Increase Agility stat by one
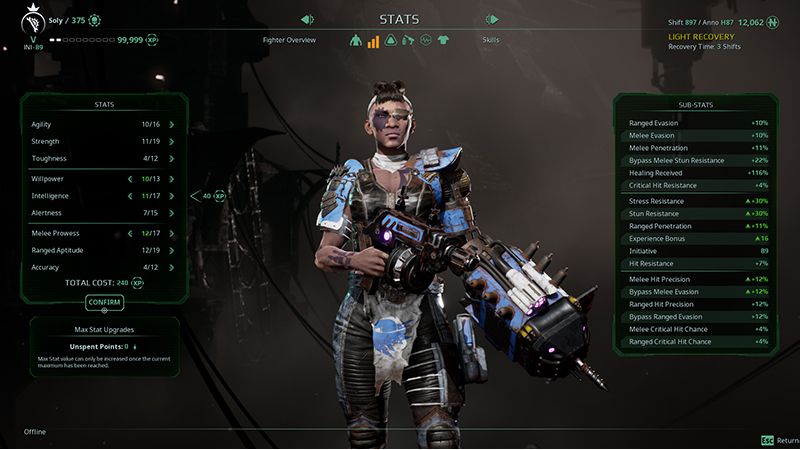The width and height of the screenshot is (800, 450). (172, 125)
